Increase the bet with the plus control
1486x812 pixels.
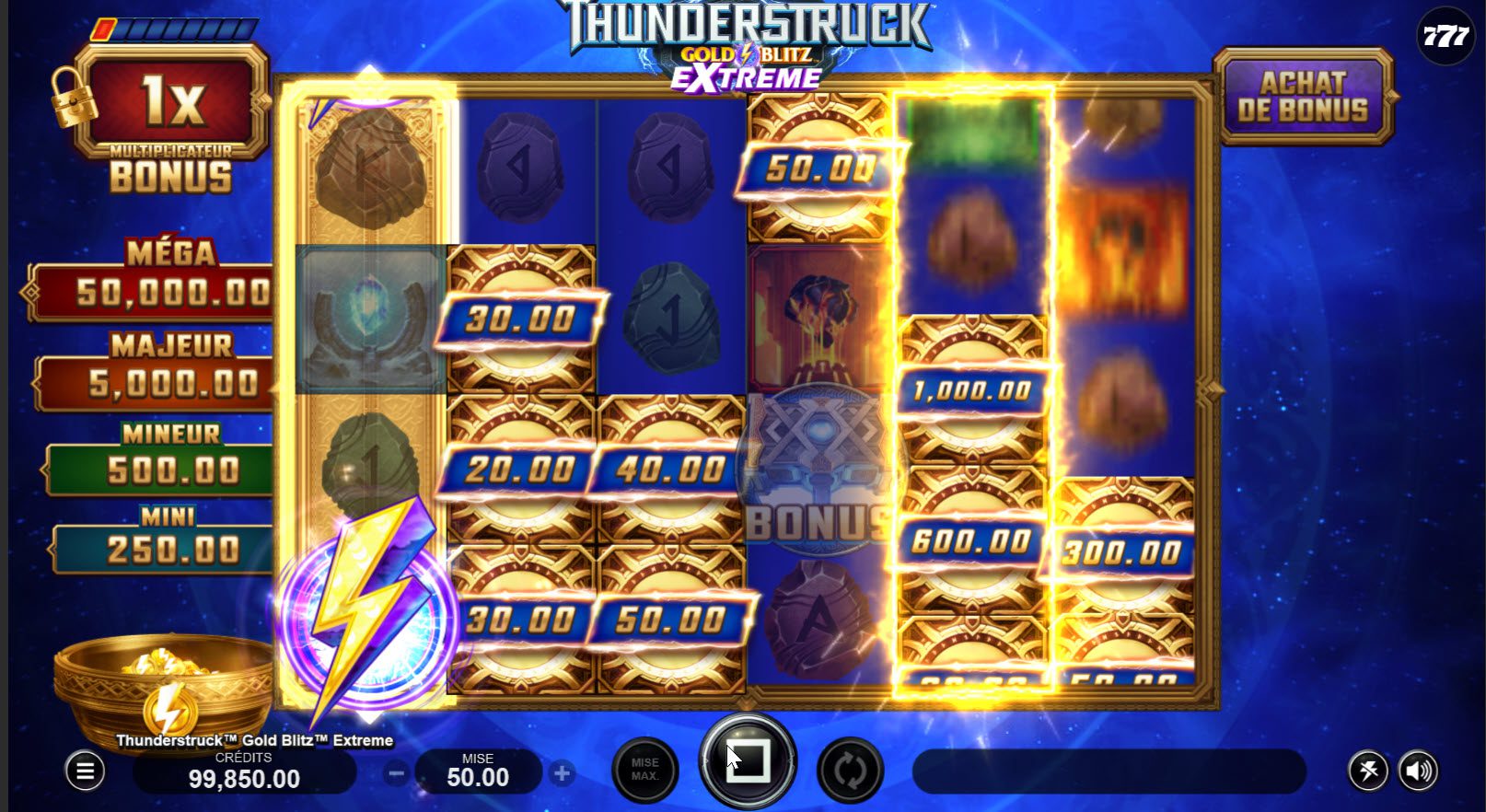point(560,773)
